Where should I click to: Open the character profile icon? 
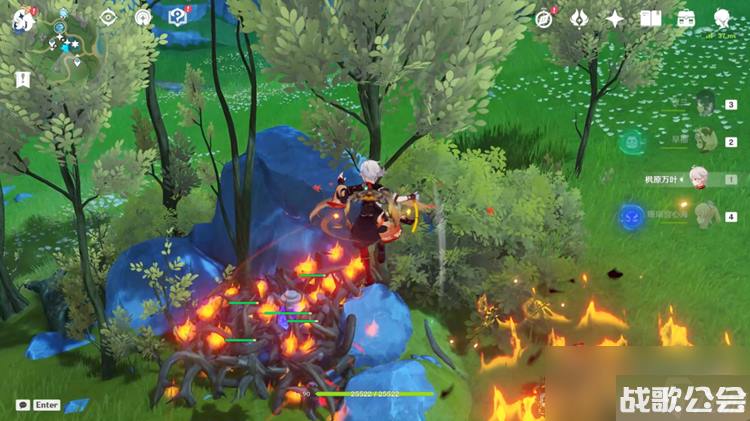click(722, 18)
